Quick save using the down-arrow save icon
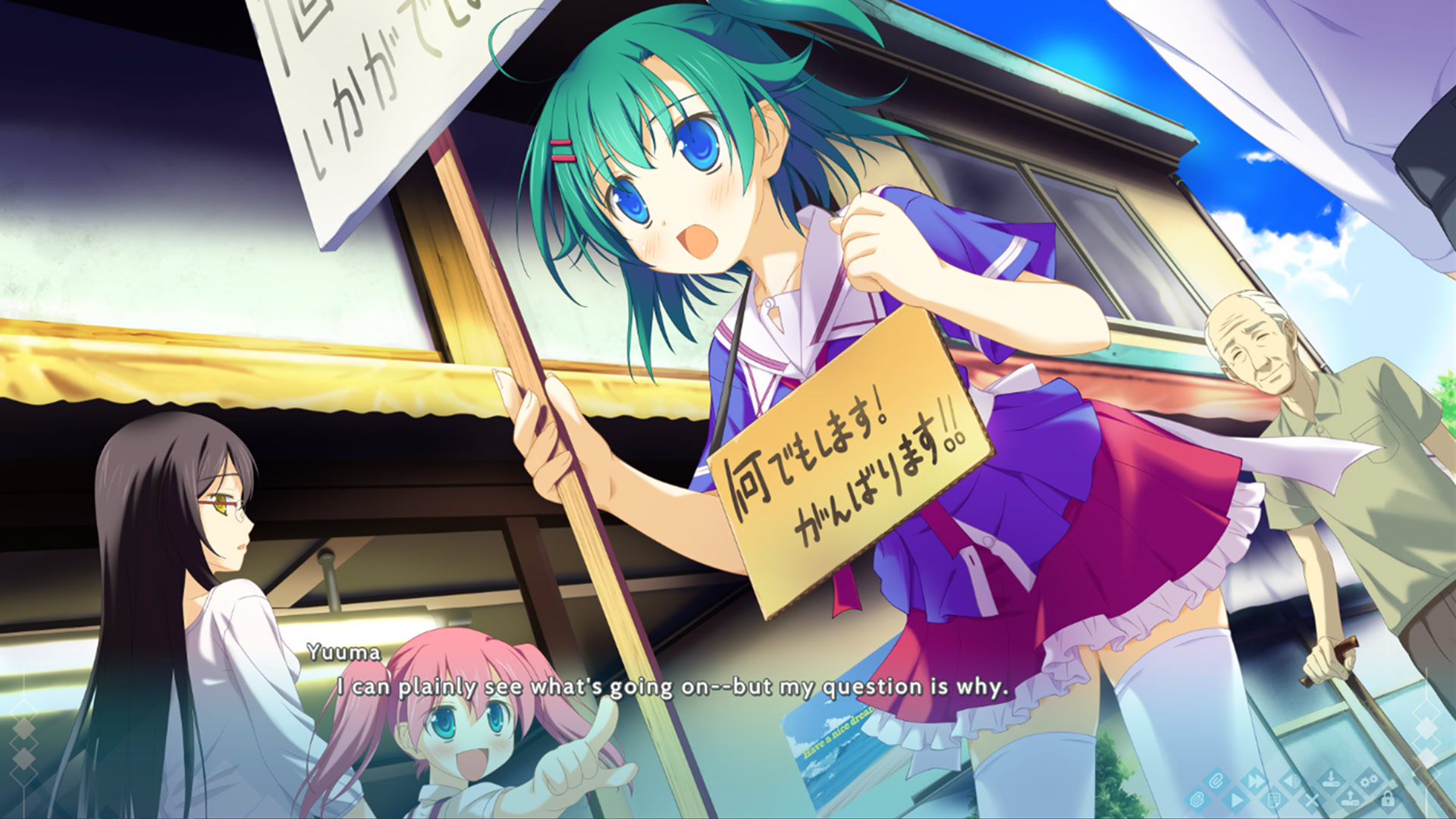Viewport: 1456px width, 819px height. tap(1332, 778)
